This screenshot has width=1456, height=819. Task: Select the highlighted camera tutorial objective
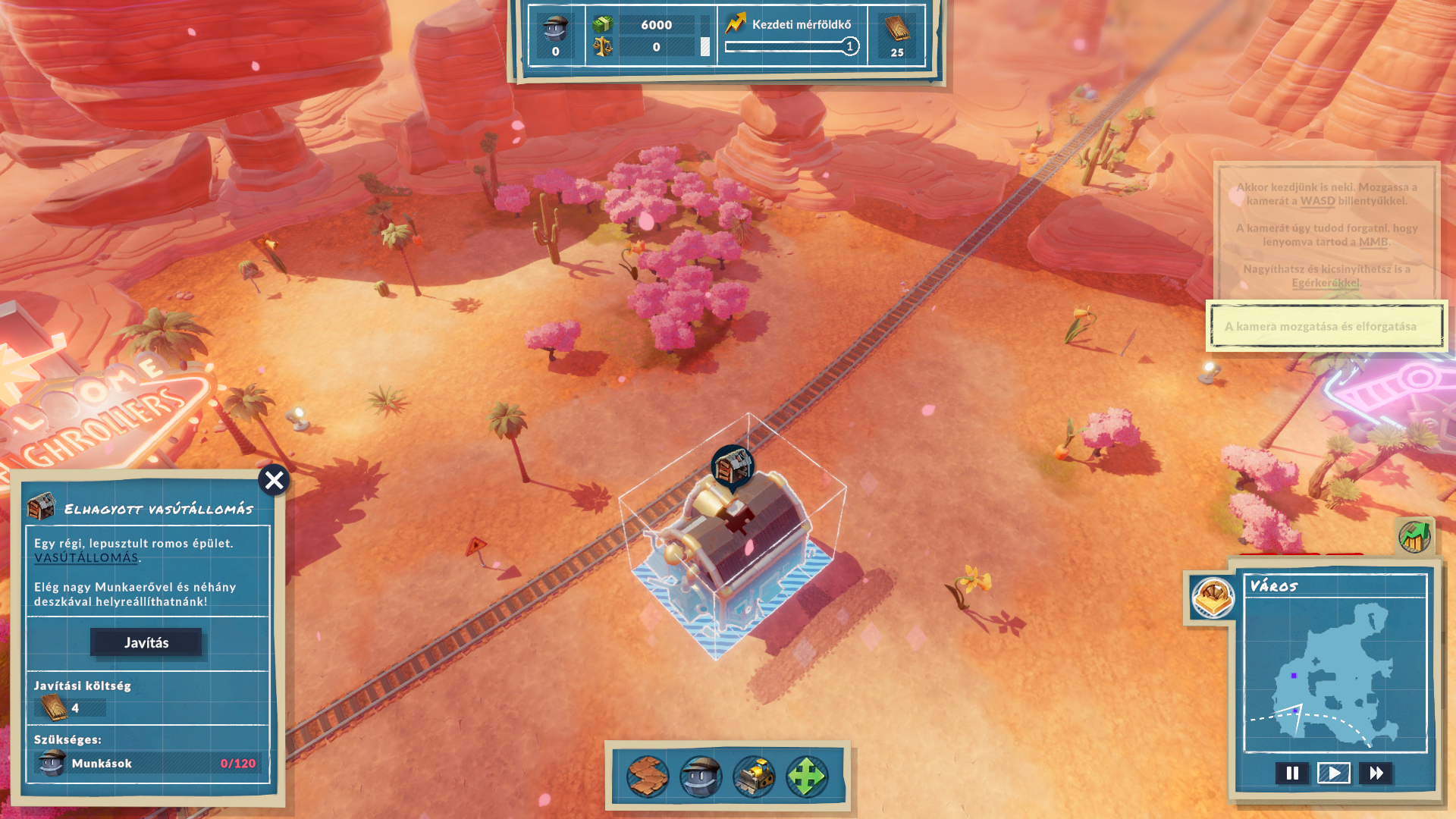click(x=1326, y=326)
